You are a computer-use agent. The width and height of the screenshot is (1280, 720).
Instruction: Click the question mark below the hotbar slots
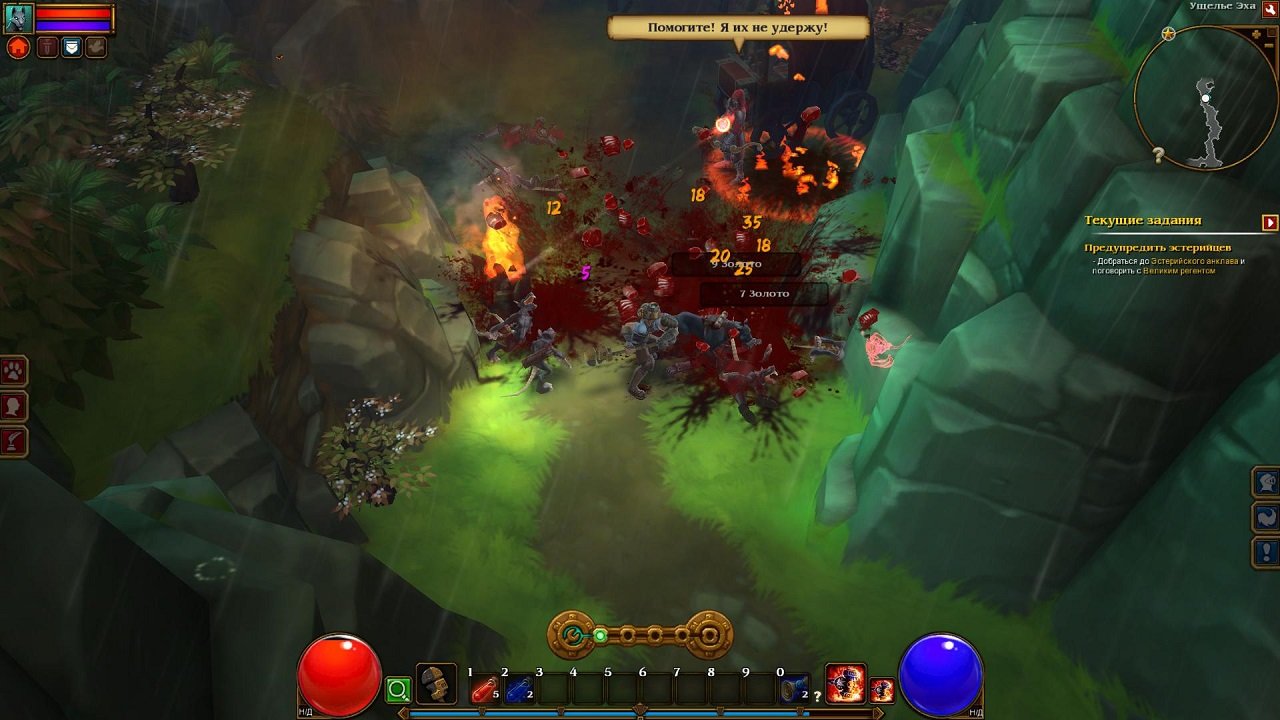pos(817,696)
